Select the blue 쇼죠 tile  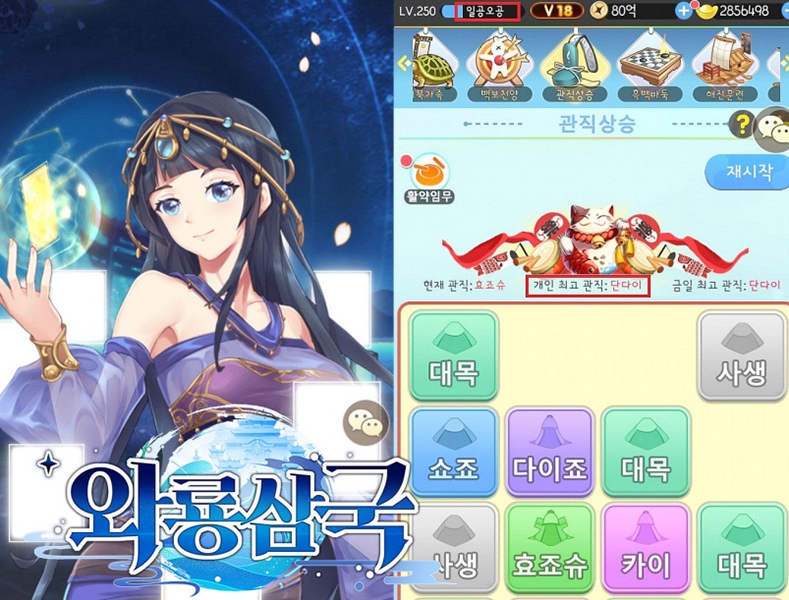[x=453, y=453]
